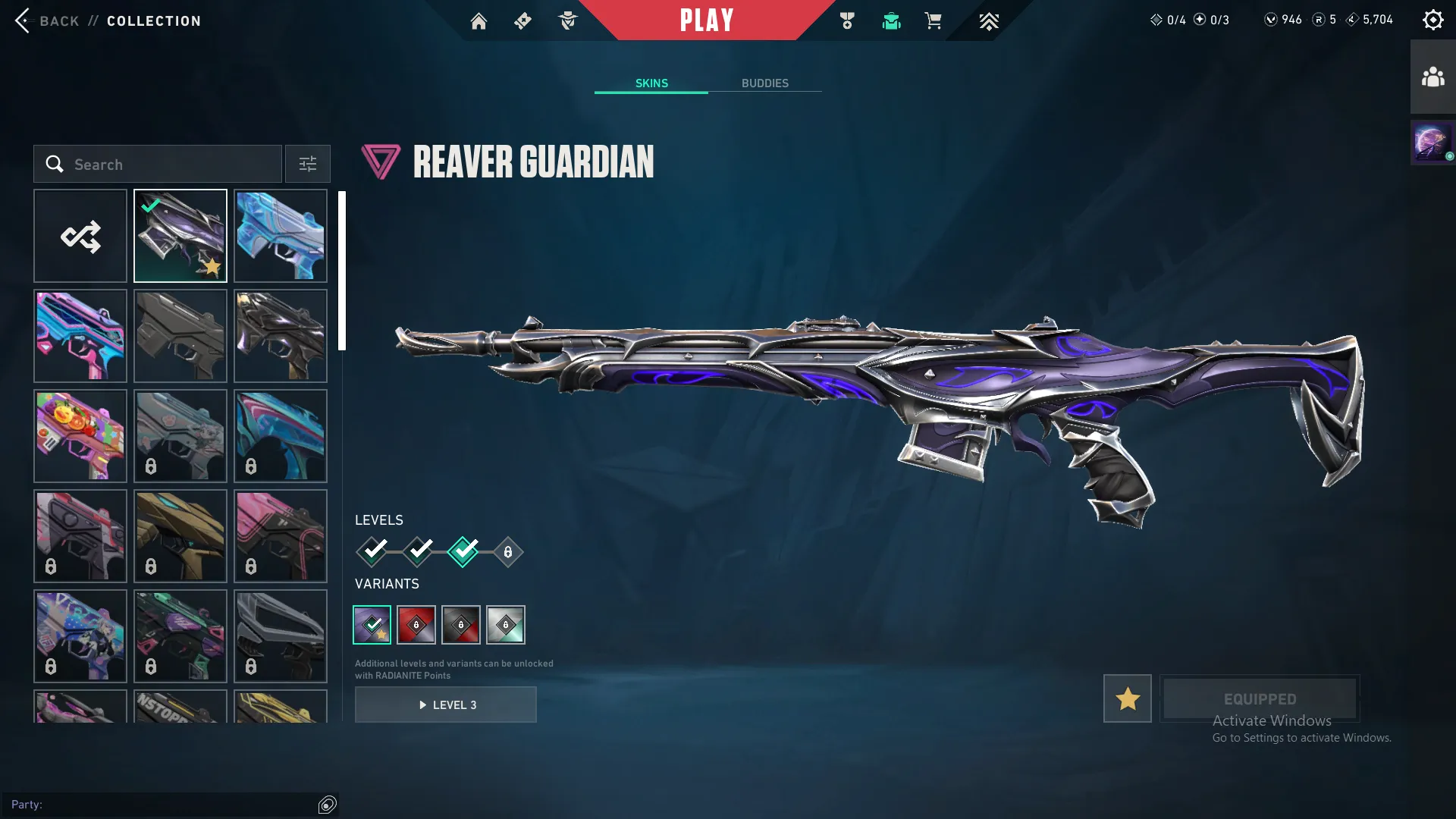Select the second level checkmark node
This screenshot has height=819, width=1456.
coord(418,552)
